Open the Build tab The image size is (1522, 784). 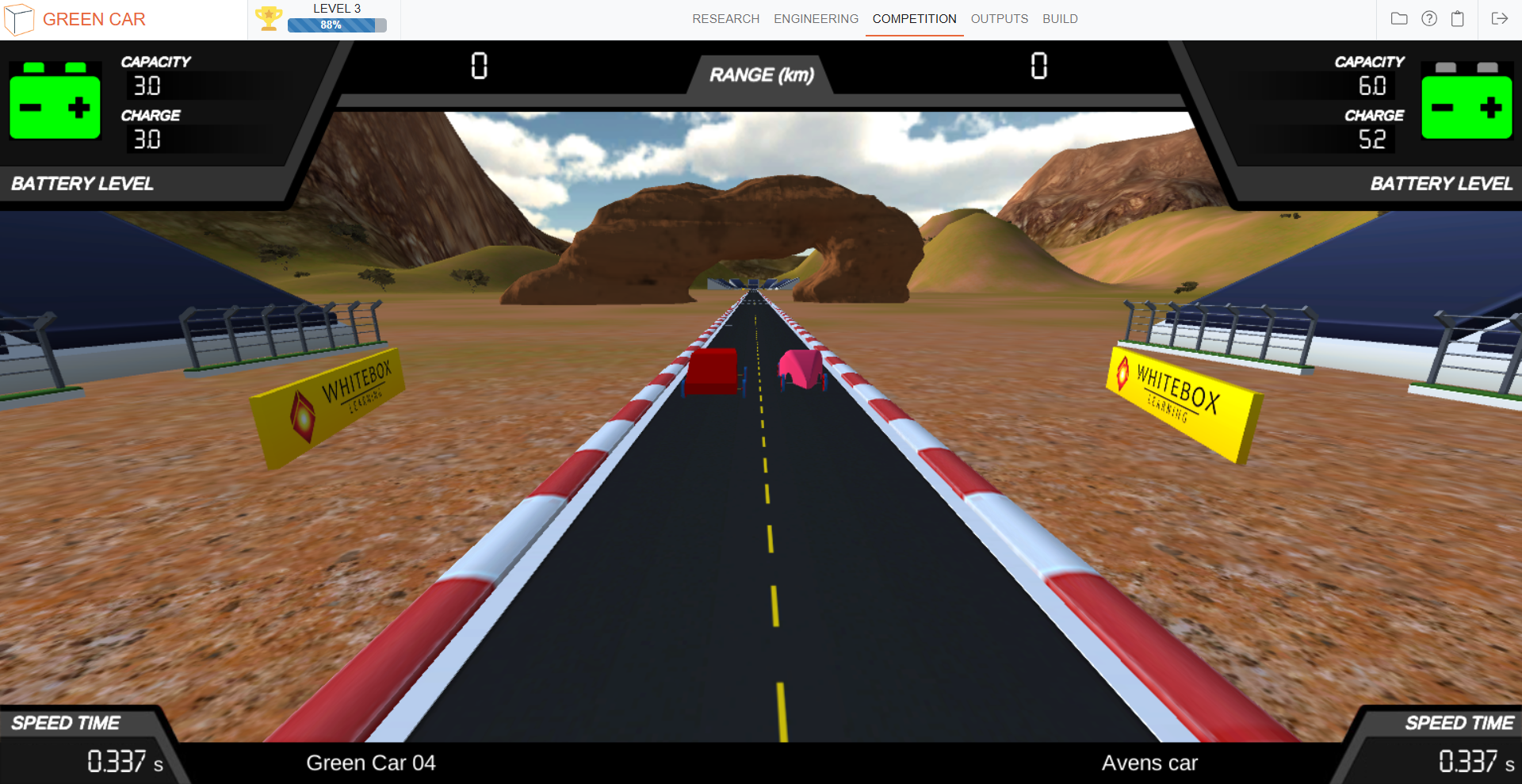point(1060,19)
